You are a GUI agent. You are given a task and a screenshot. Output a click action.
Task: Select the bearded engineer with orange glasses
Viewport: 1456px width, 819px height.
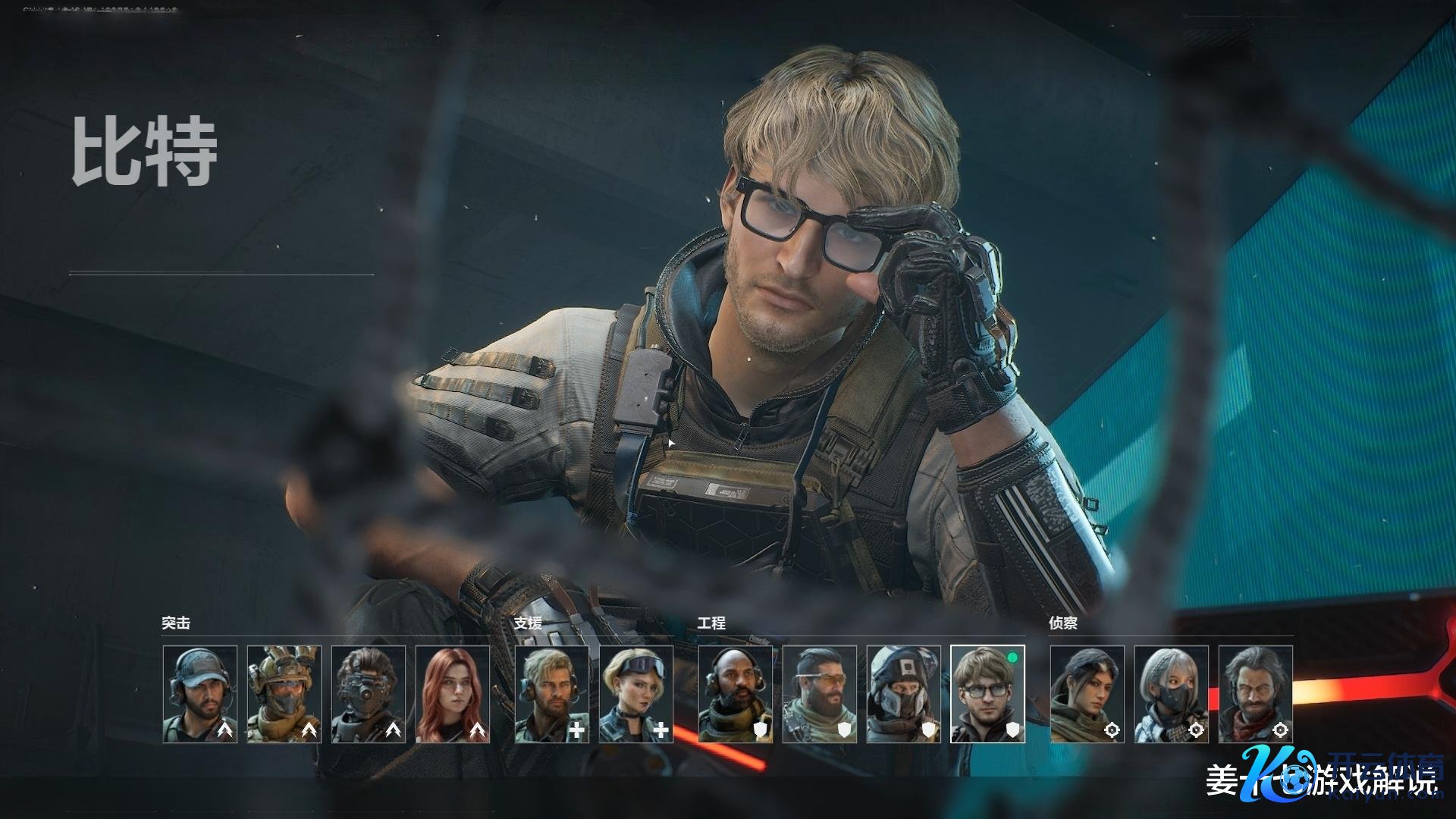click(x=820, y=694)
